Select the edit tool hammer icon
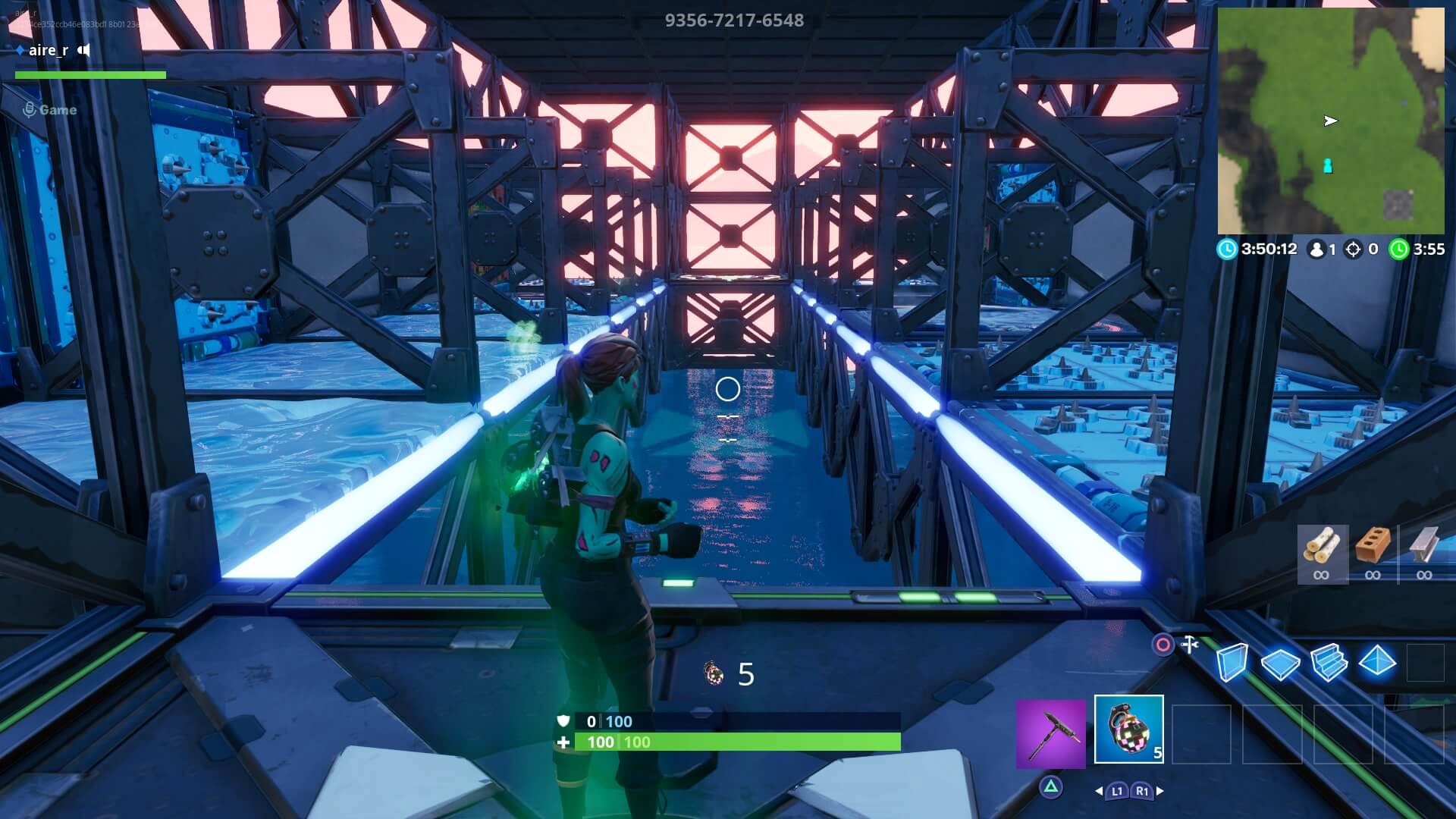The height and width of the screenshot is (819, 1456). [x=1191, y=642]
